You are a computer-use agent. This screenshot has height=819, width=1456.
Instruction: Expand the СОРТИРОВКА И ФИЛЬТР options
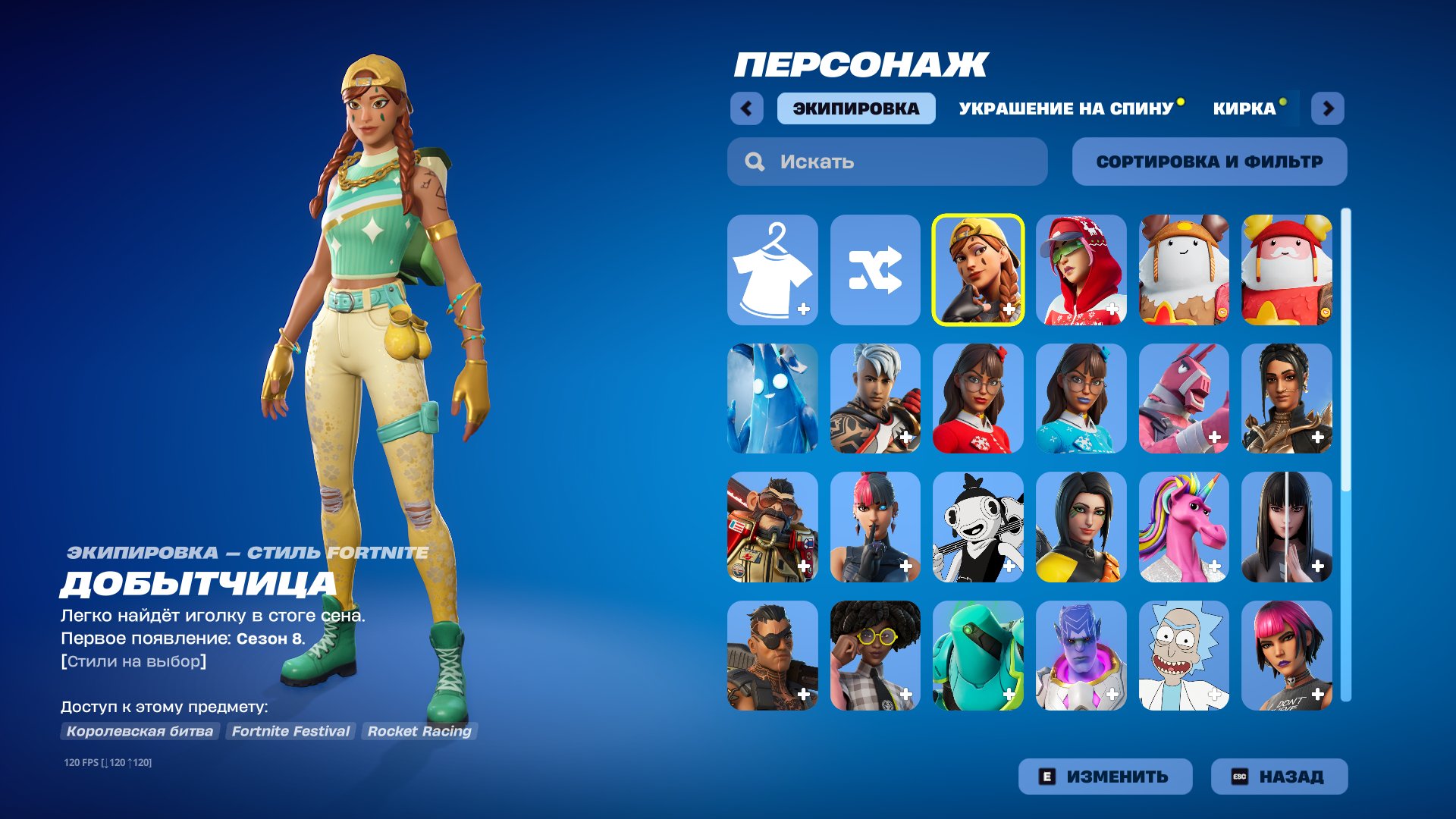point(1209,161)
